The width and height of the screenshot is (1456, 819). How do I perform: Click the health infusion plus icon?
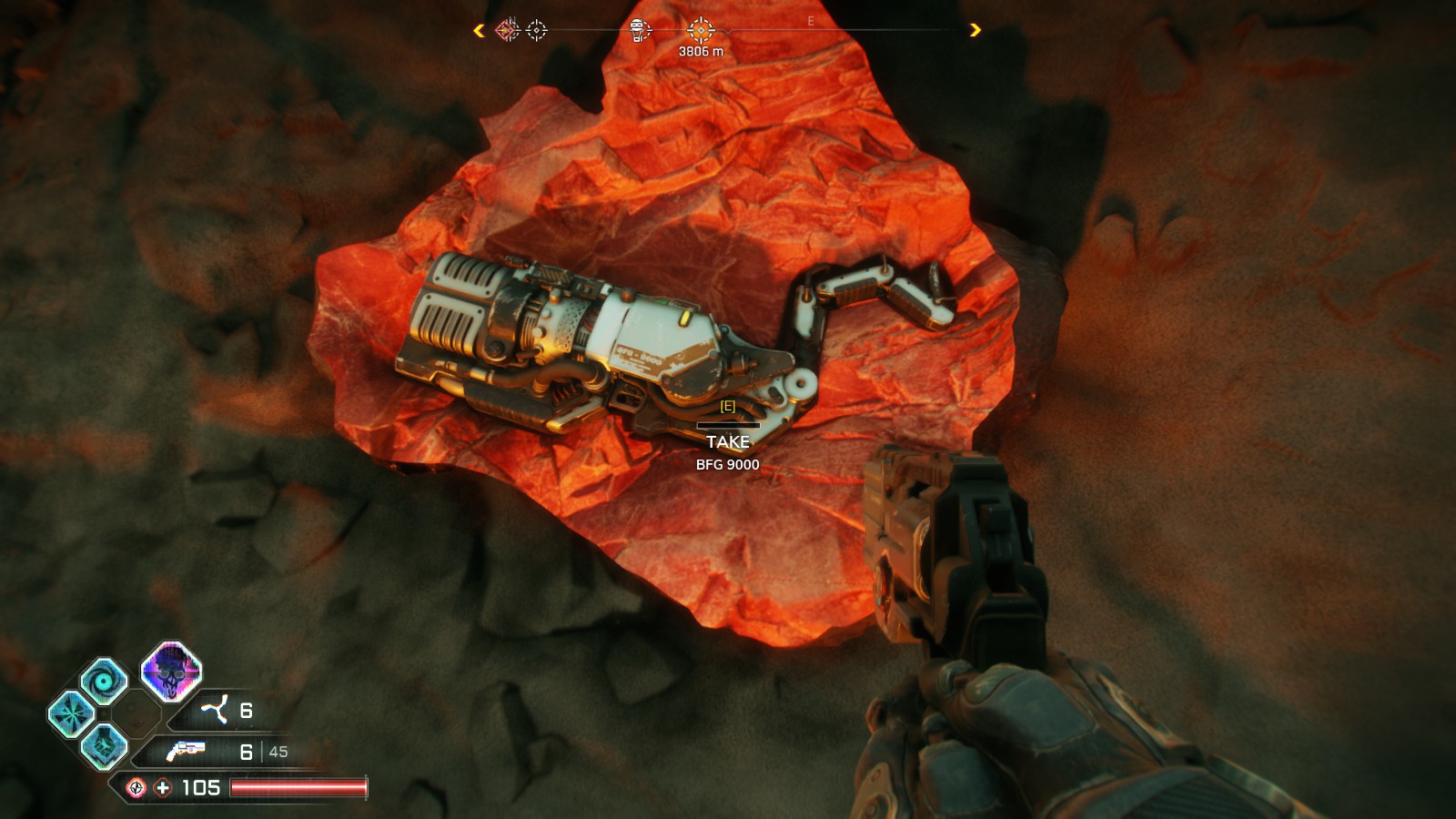pos(163,788)
